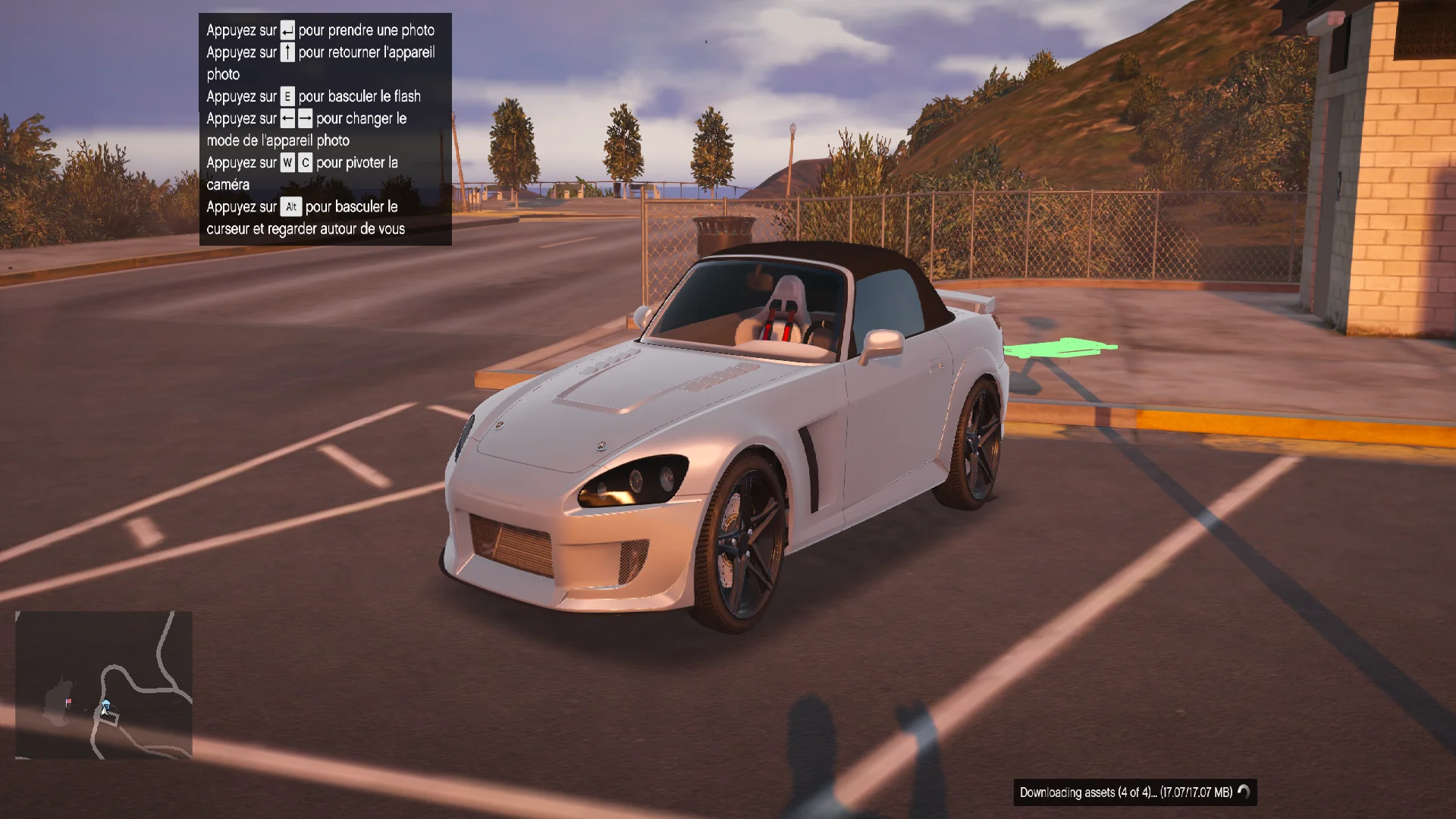Select the flag marker on the minimap
This screenshot has width=1456, height=819.
pos(69,702)
